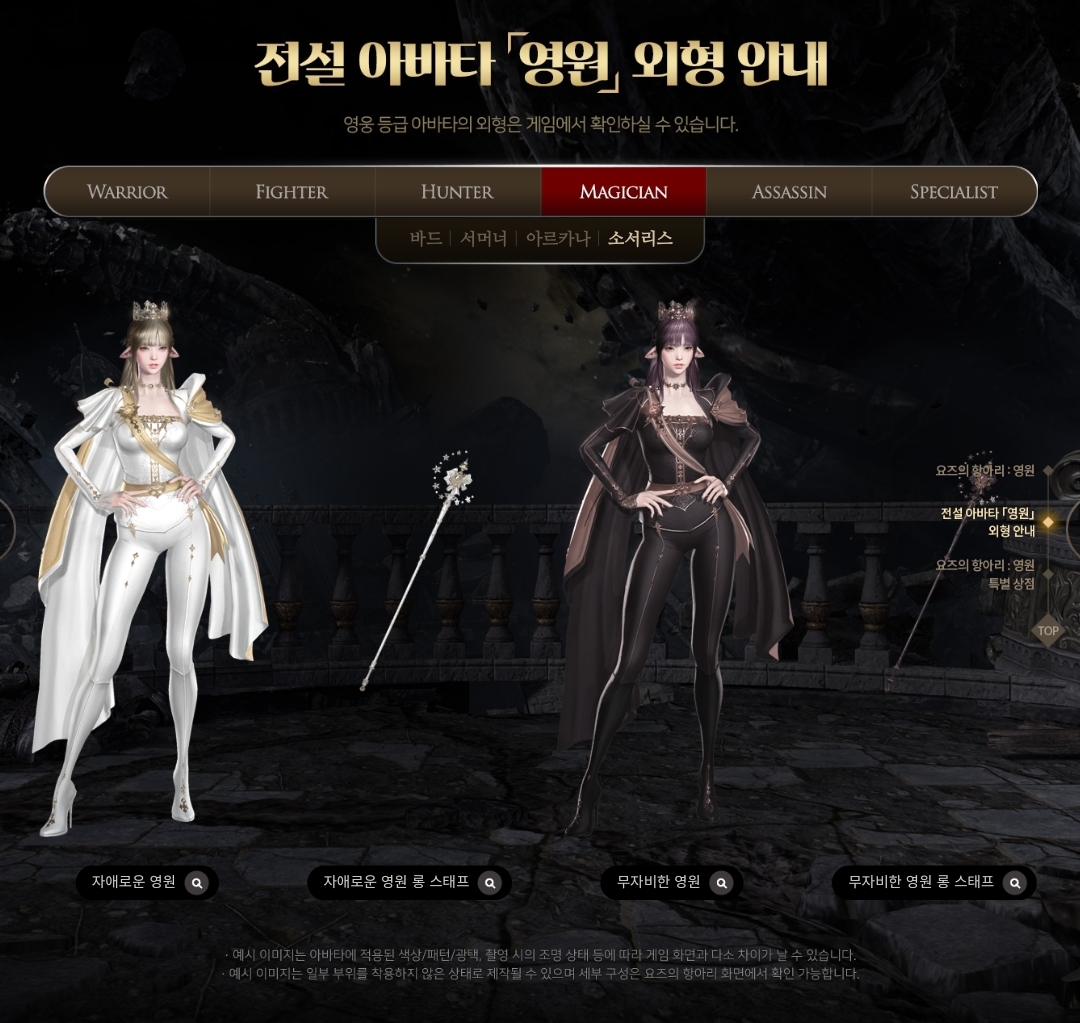This screenshot has height=1023, width=1080.
Task: Choose the 서머너 subclass
Action: 485,239
